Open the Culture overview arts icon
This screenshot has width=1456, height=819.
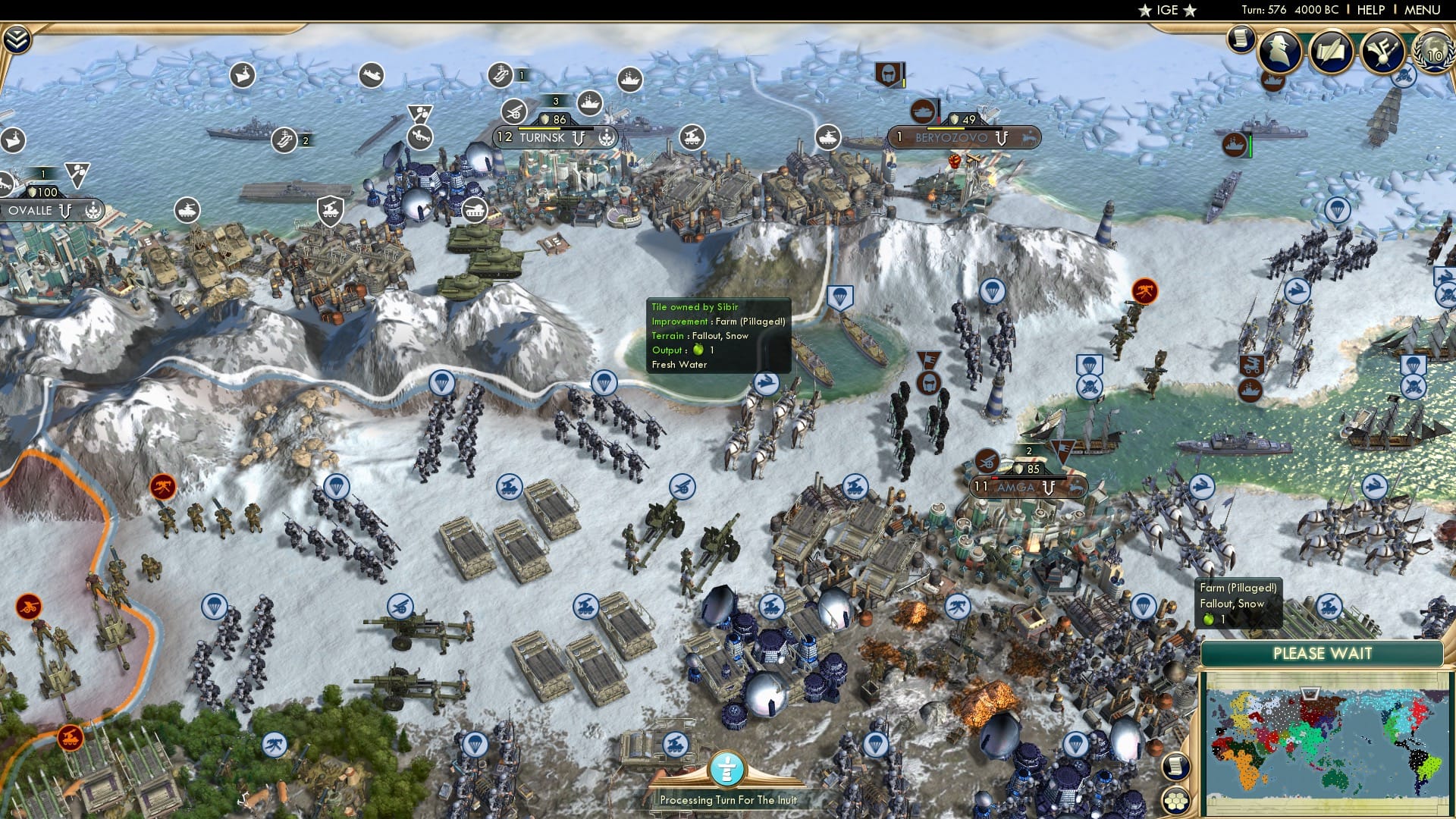[x=1385, y=50]
